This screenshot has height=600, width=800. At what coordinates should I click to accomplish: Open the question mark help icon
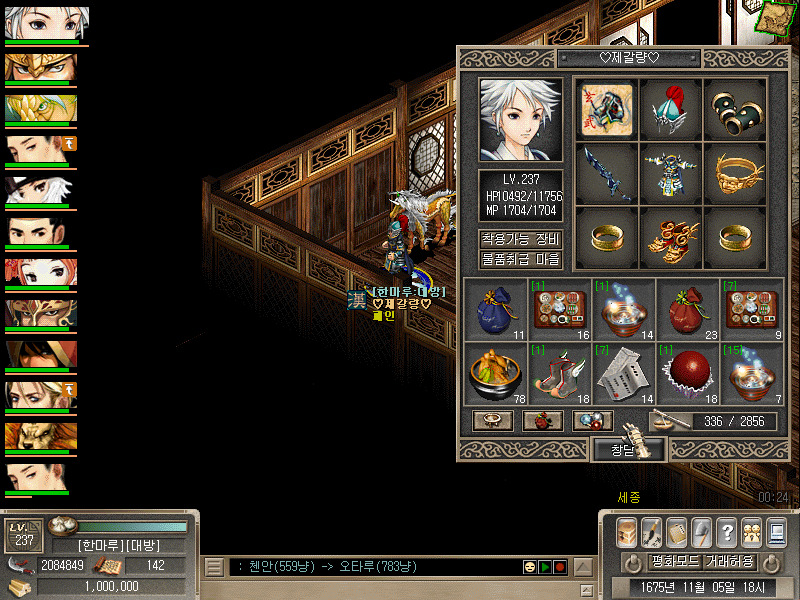[726, 531]
